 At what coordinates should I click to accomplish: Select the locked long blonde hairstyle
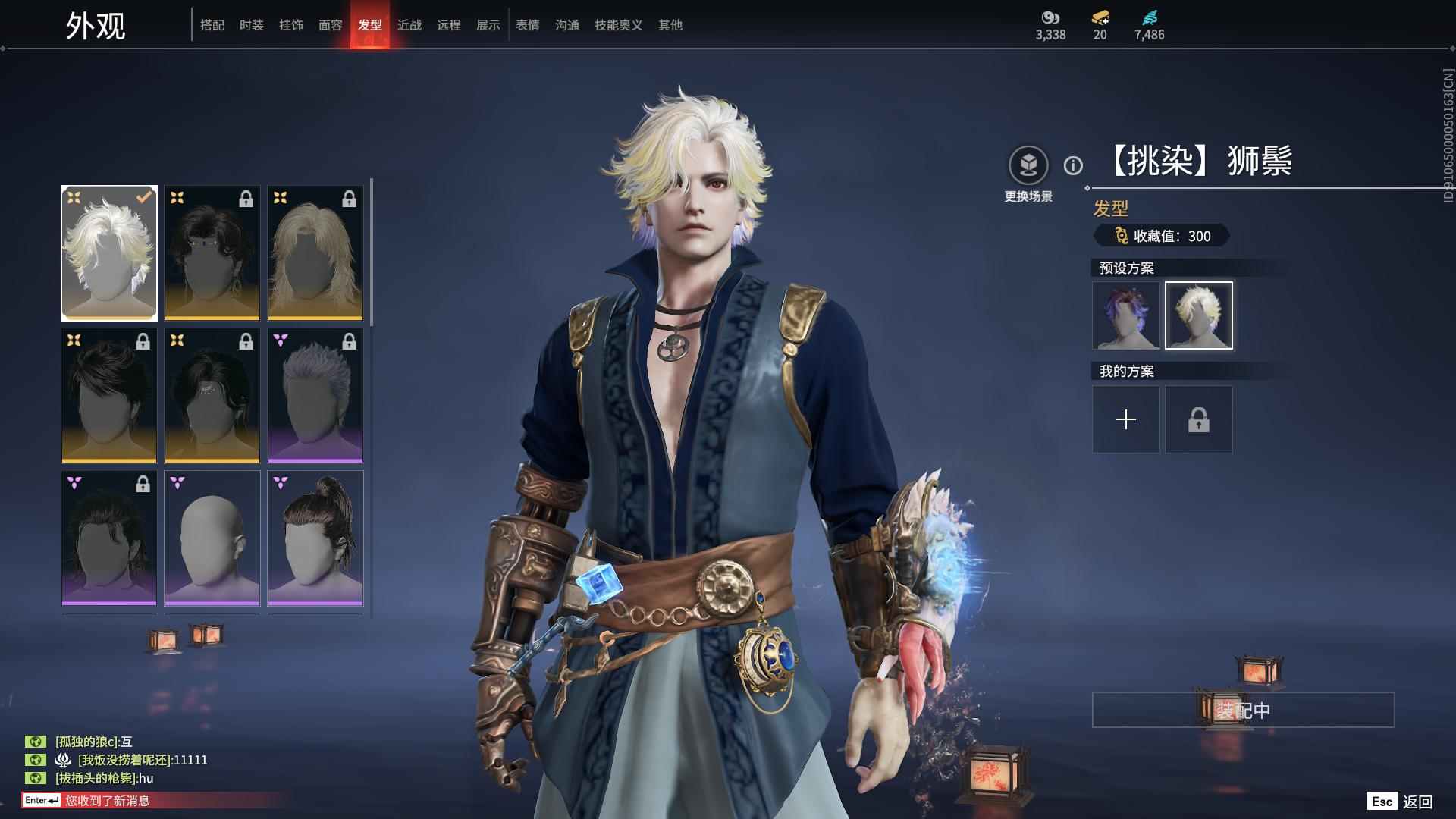pyautogui.click(x=315, y=253)
